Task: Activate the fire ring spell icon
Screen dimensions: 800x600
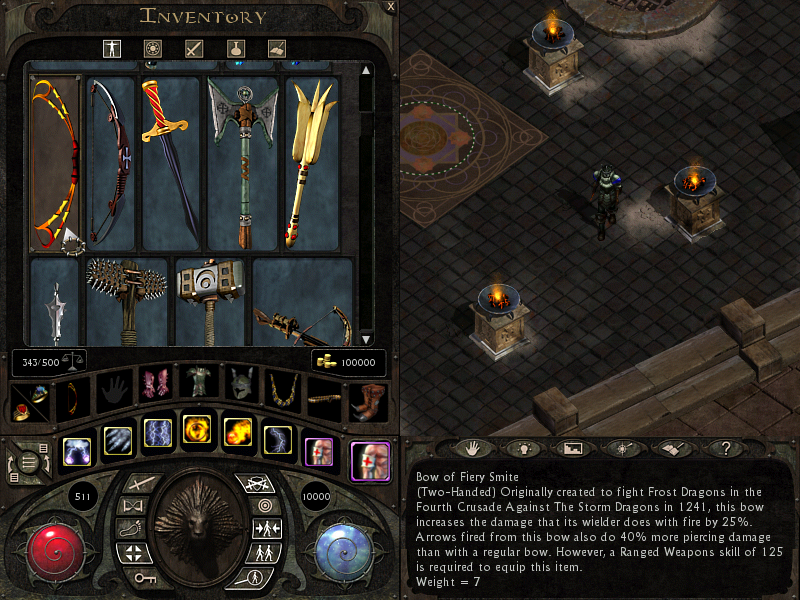Action: point(197,432)
